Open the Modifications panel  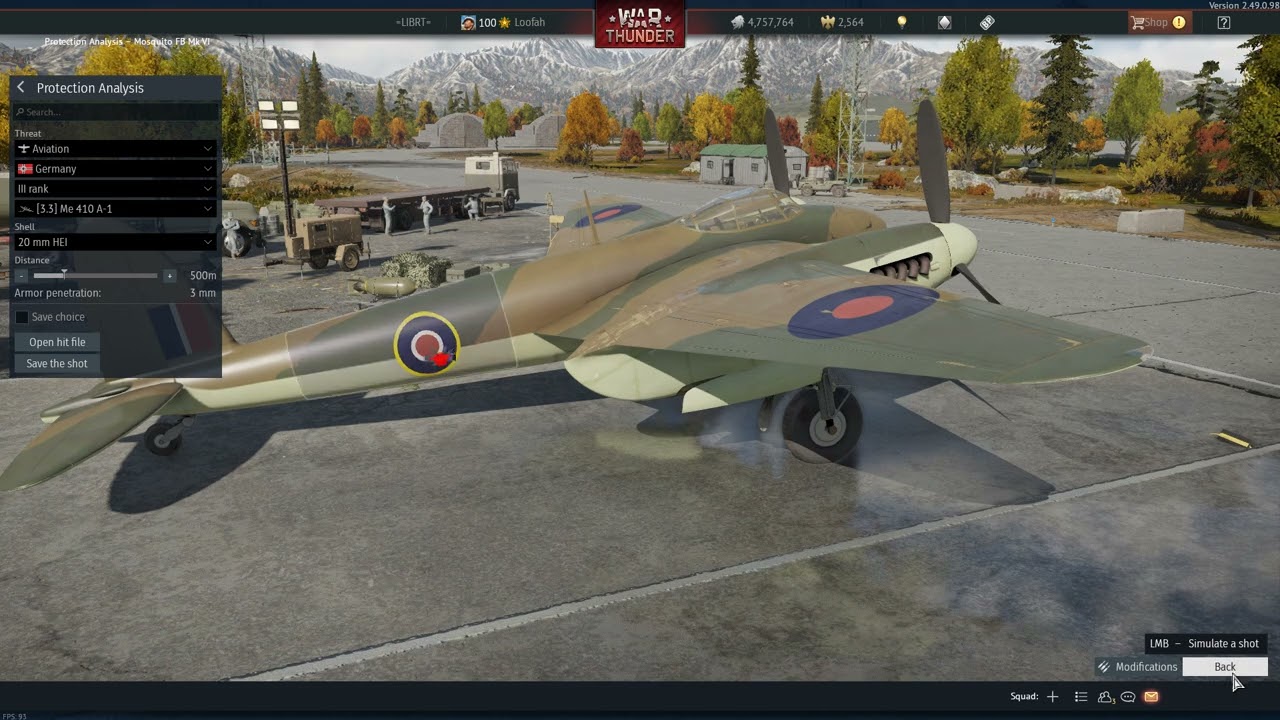pyautogui.click(x=1138, y=667)
